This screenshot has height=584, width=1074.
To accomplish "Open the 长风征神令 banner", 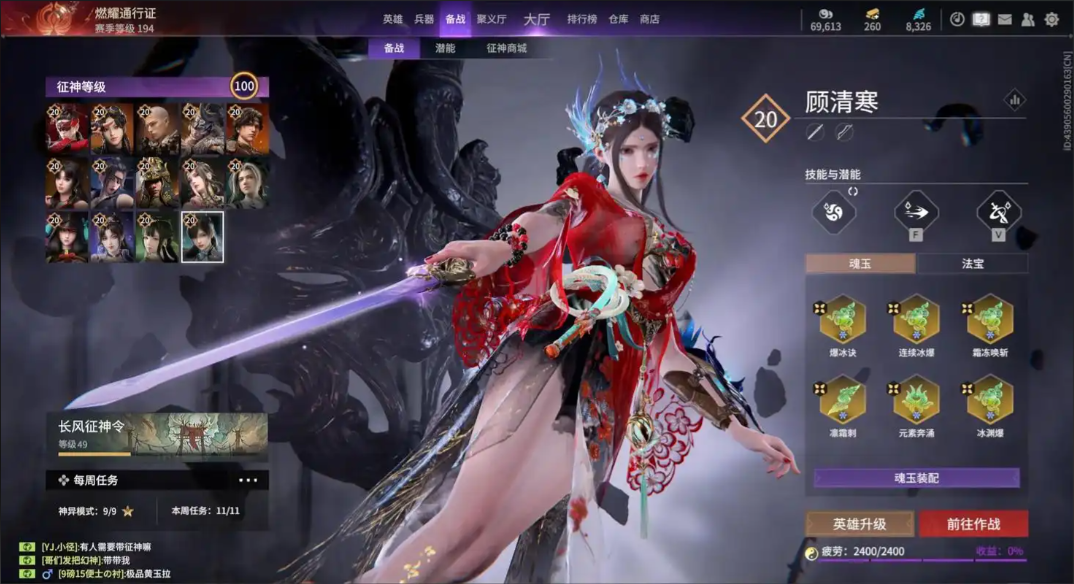I will click(x=157, y=434).
